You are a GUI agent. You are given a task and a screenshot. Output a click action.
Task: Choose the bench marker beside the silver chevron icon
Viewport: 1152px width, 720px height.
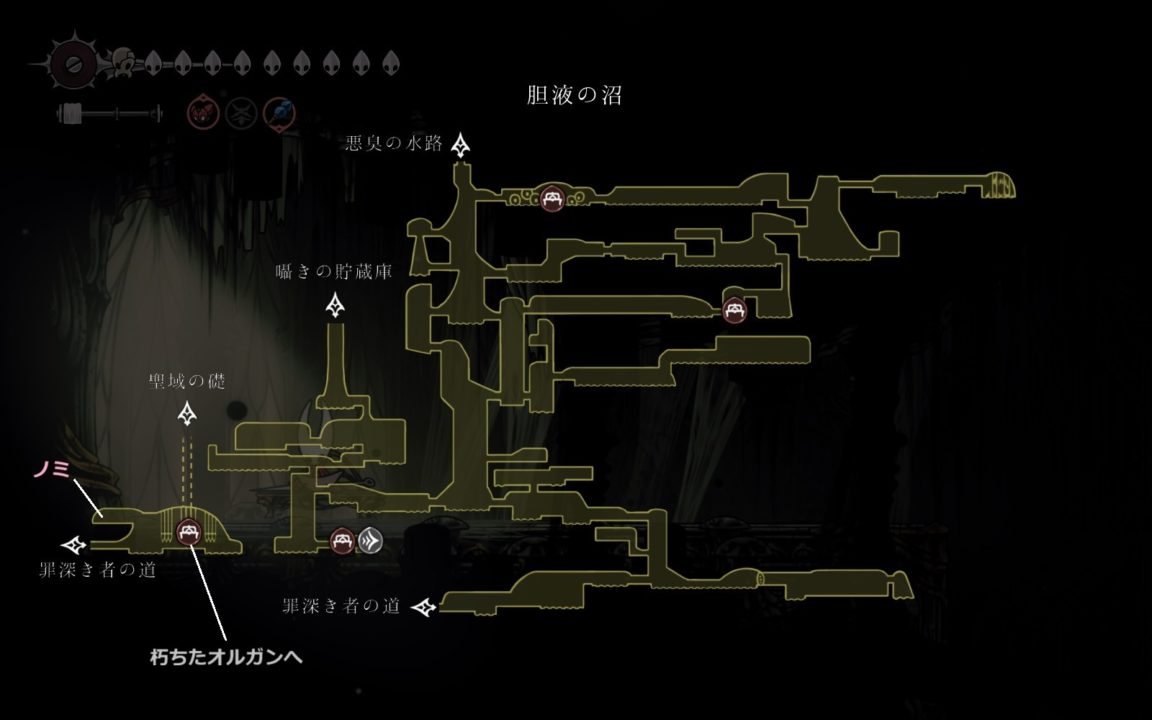[x=342, y=541]
